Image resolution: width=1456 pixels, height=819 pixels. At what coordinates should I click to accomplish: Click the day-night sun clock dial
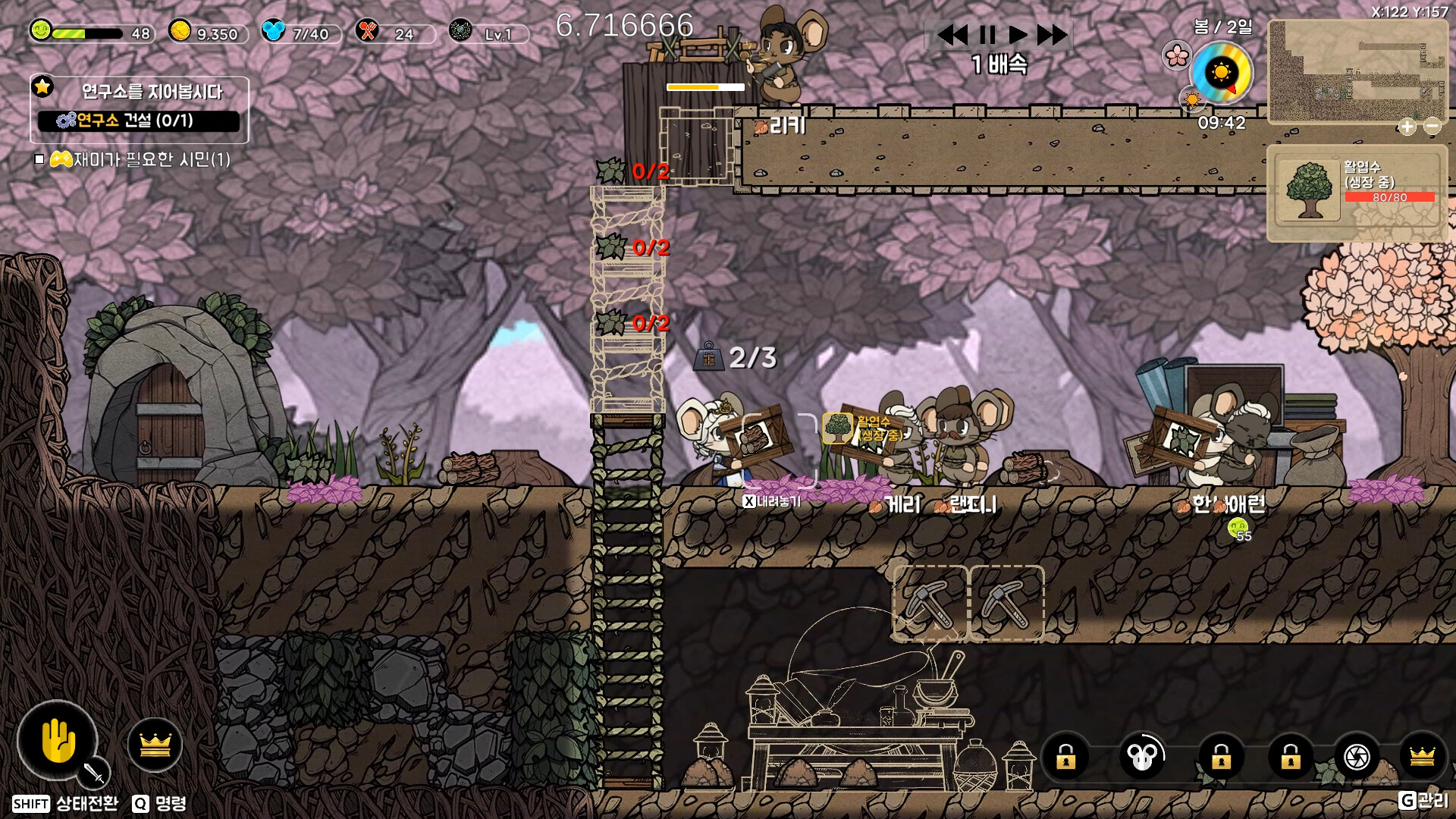pos(1221,74)
